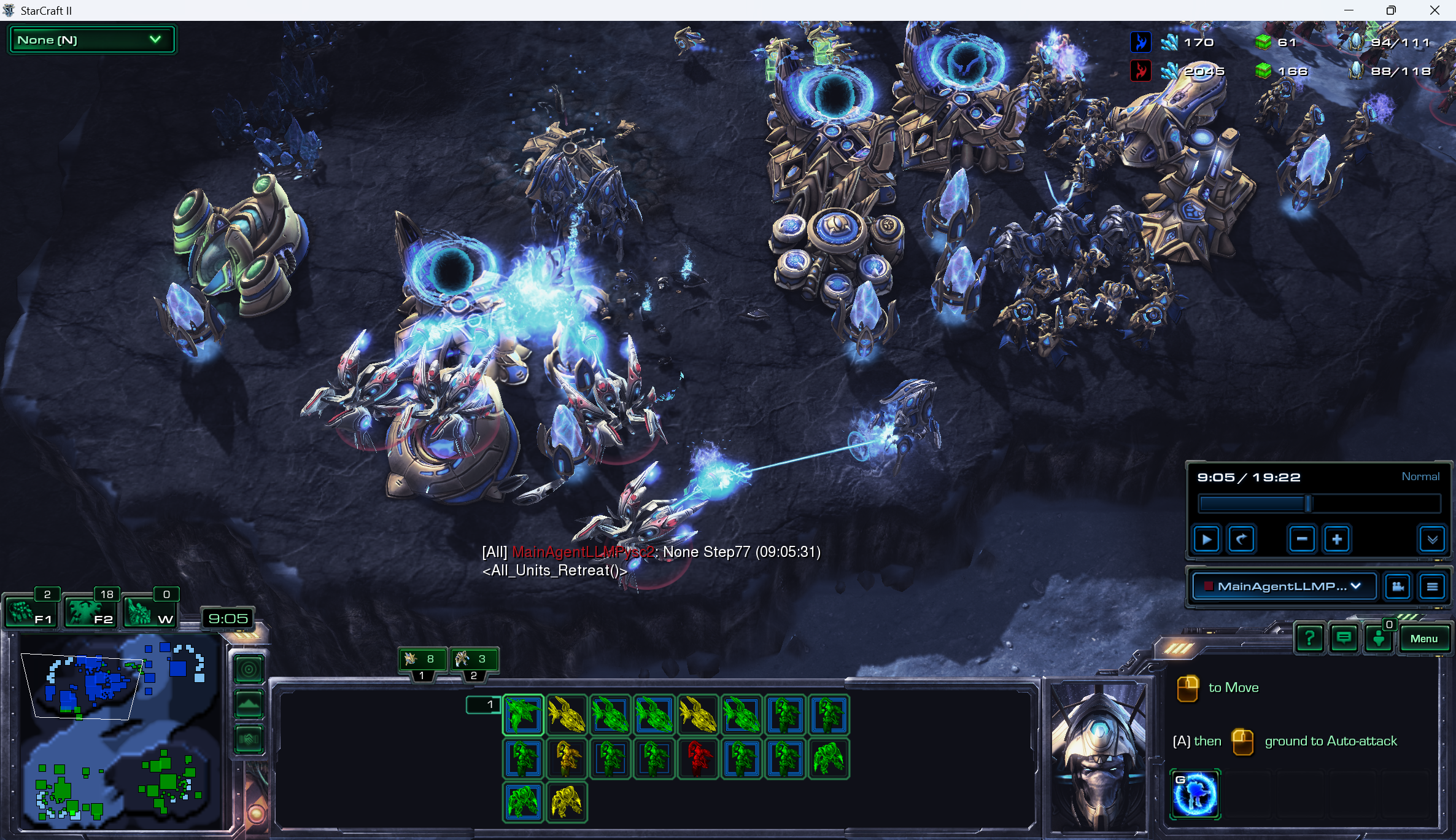
Task: Open the MainAgentLLMP player view dropdown
Action: [1284, 586]
